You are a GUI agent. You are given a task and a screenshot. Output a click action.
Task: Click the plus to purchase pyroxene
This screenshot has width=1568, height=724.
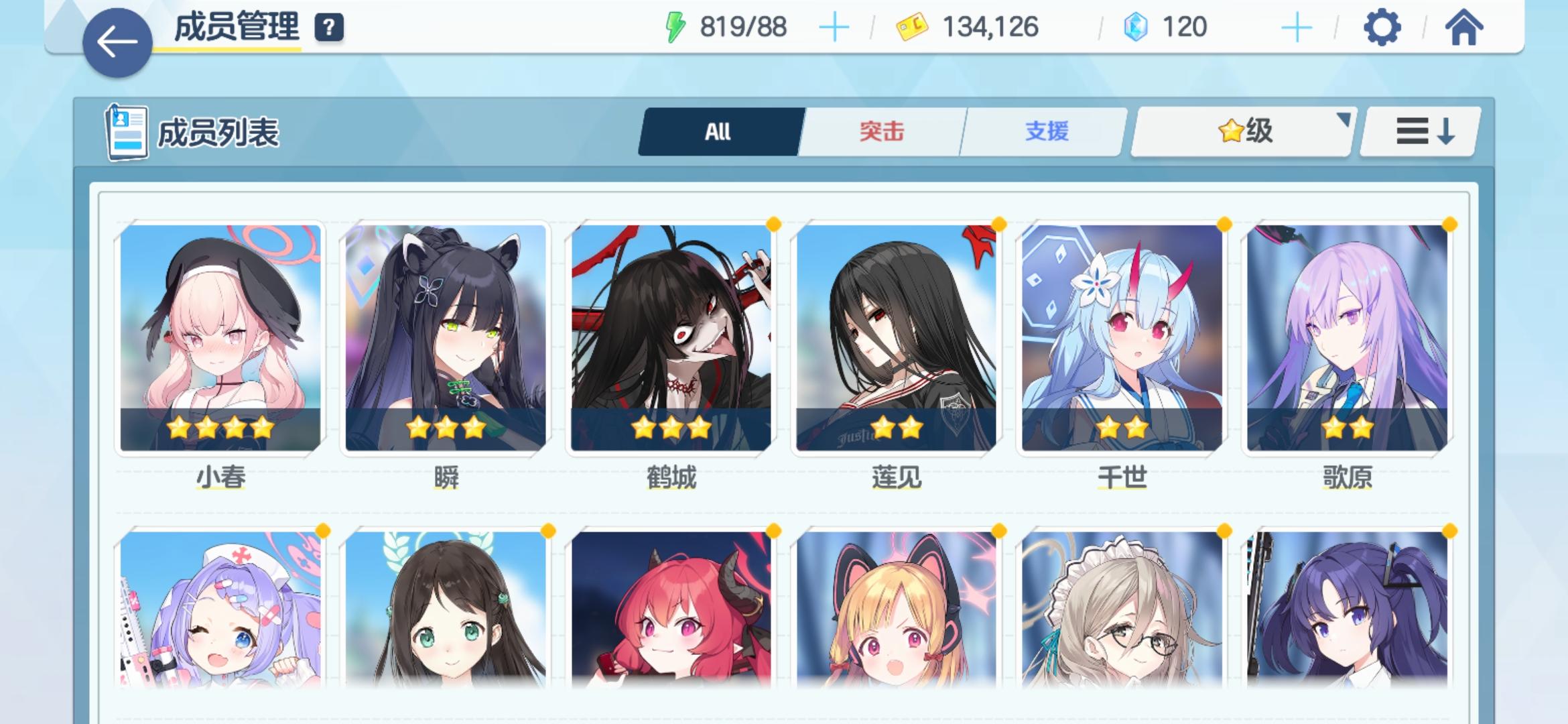[x=1297, y=28]
